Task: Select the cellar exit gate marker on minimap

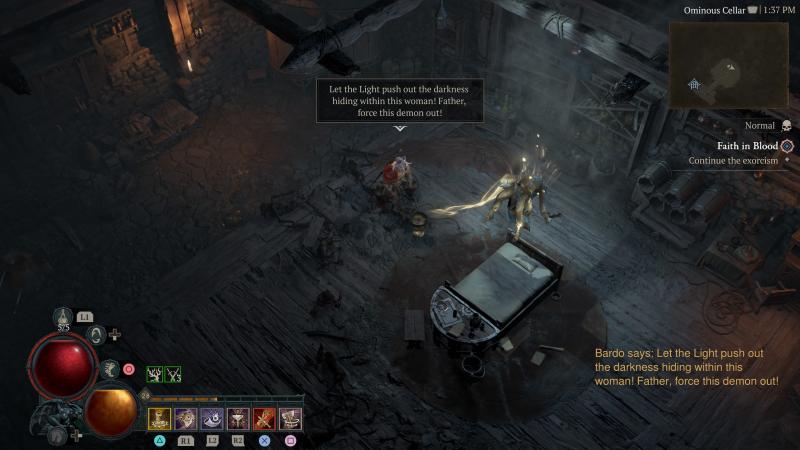Action: (694, 85)
